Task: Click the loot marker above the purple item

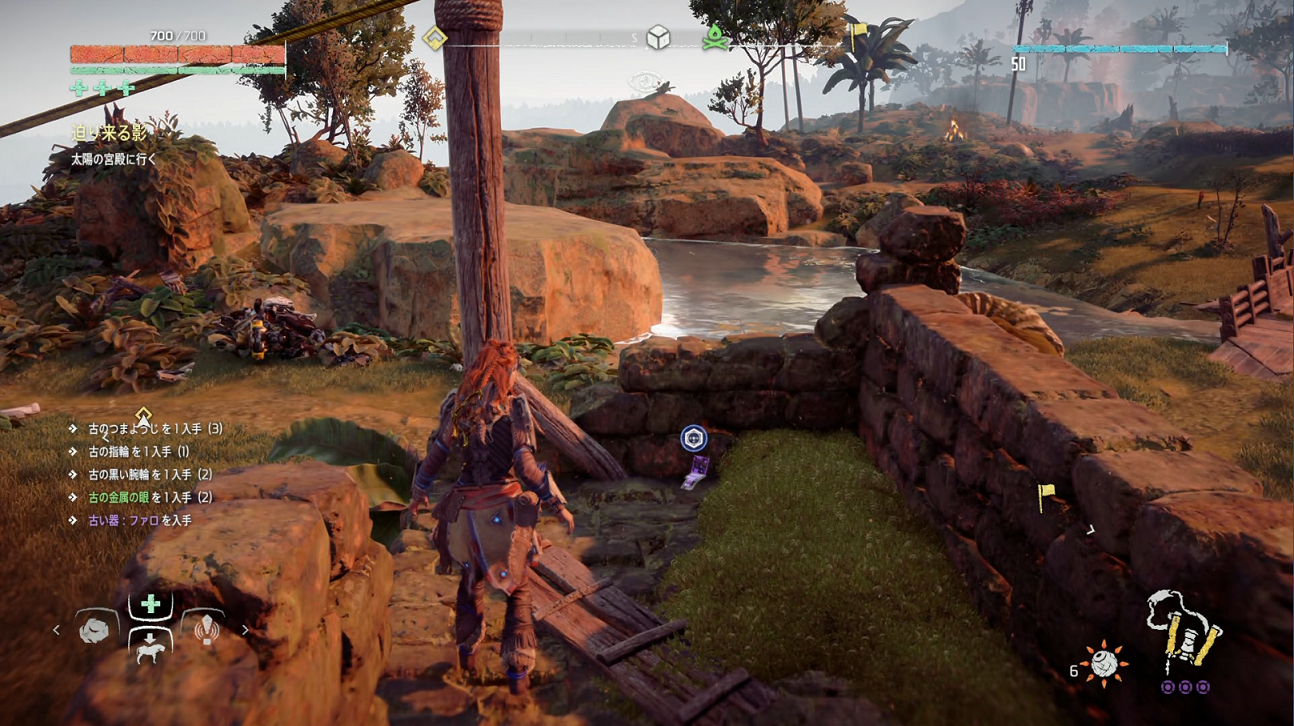Action: click(x=693, y=438)
